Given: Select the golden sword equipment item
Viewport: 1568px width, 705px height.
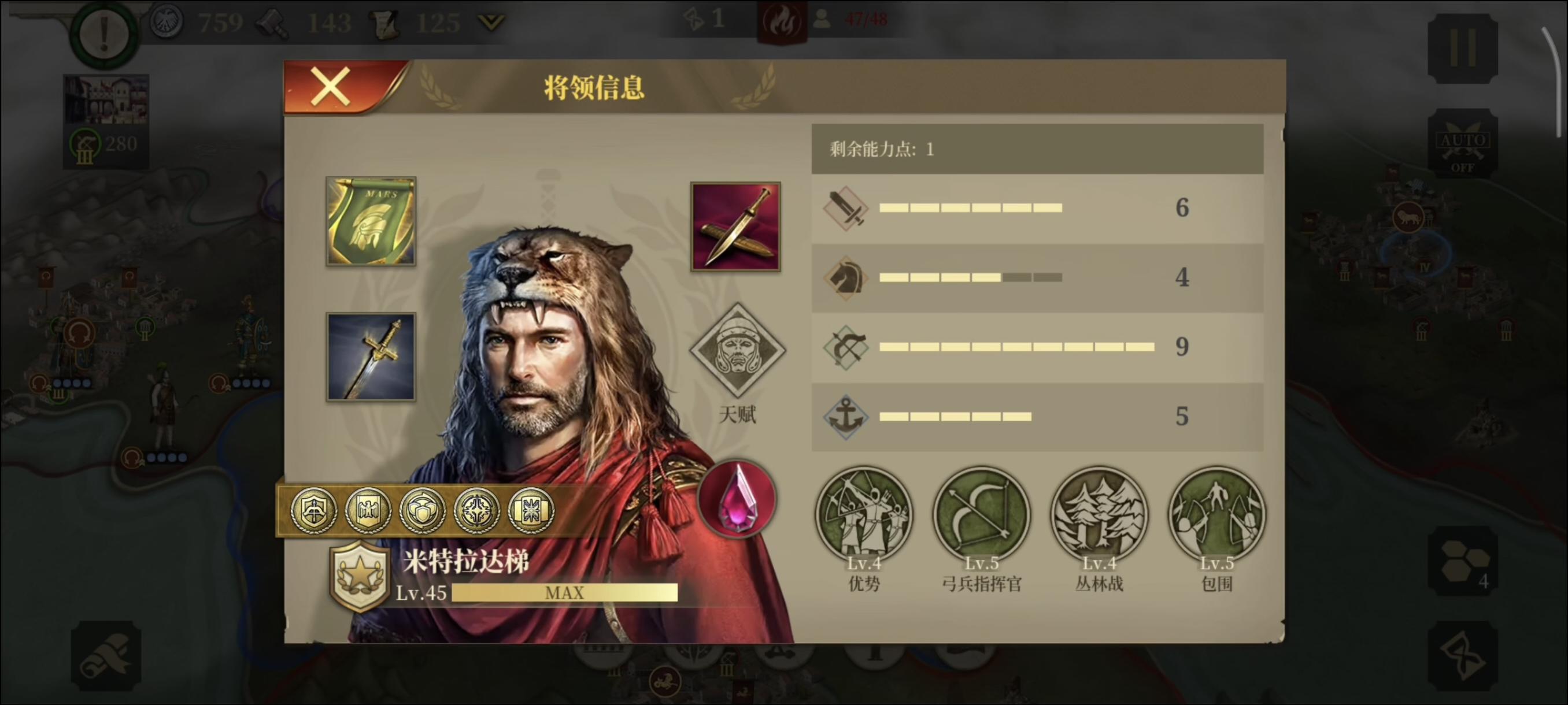Looking at the screenshot, I should [x=370, y=357].
